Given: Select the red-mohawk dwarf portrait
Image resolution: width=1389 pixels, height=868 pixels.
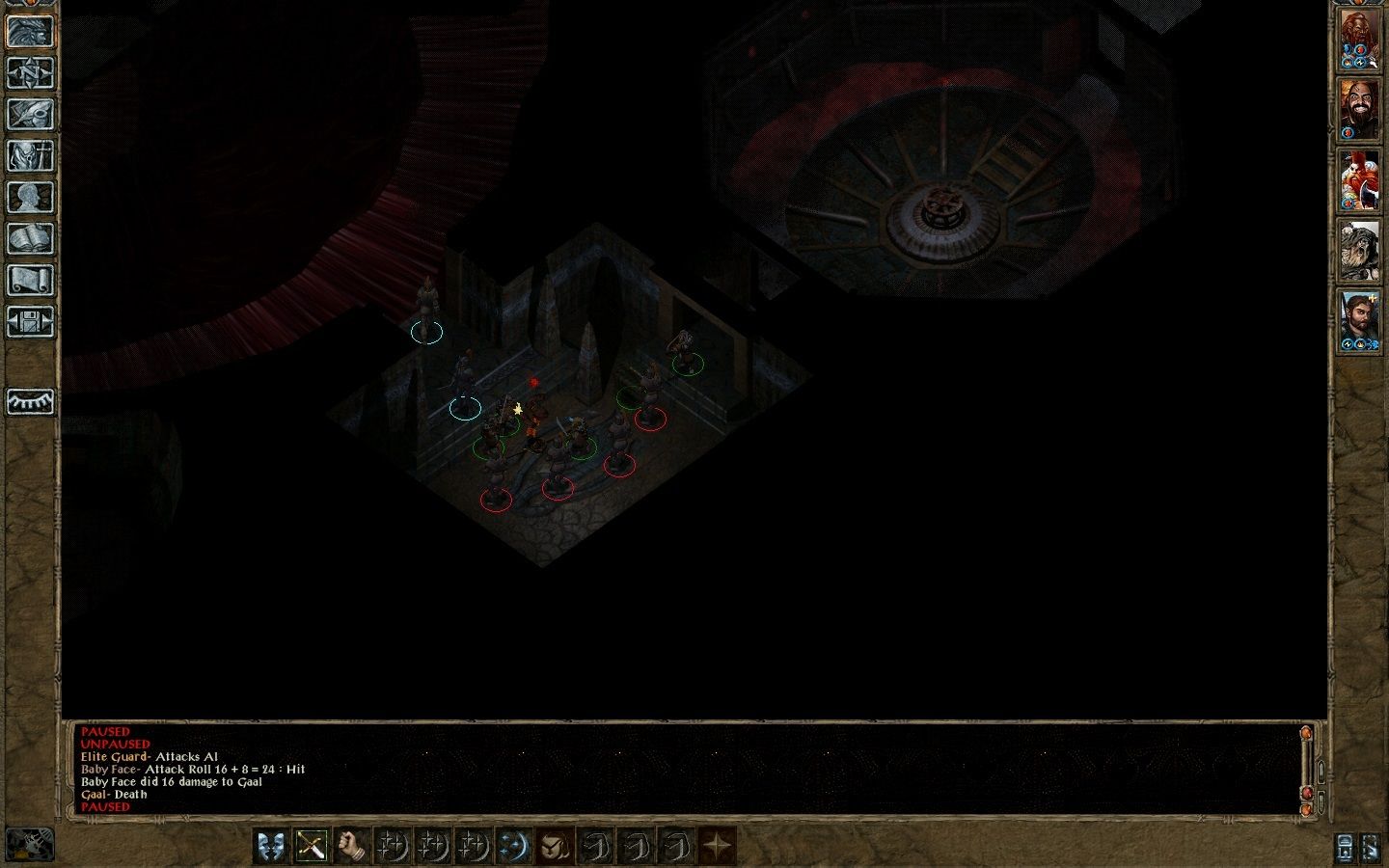Looking at the screenshot, I should [1358, 181].
